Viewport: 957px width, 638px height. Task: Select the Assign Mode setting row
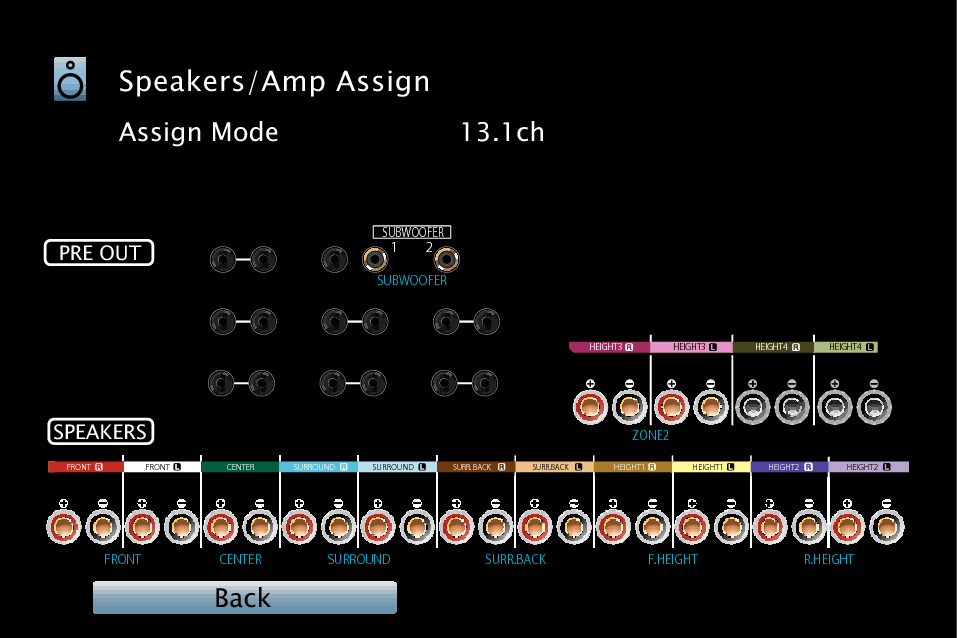(199, 132)
